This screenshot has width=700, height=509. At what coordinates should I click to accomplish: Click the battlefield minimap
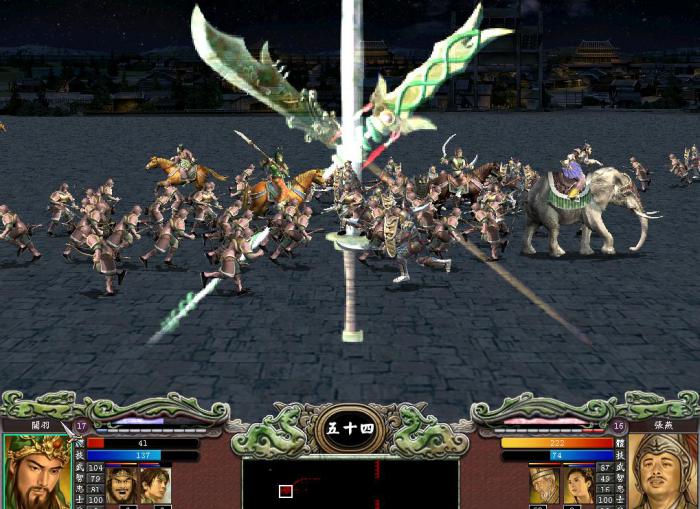[x=350, y=484]
